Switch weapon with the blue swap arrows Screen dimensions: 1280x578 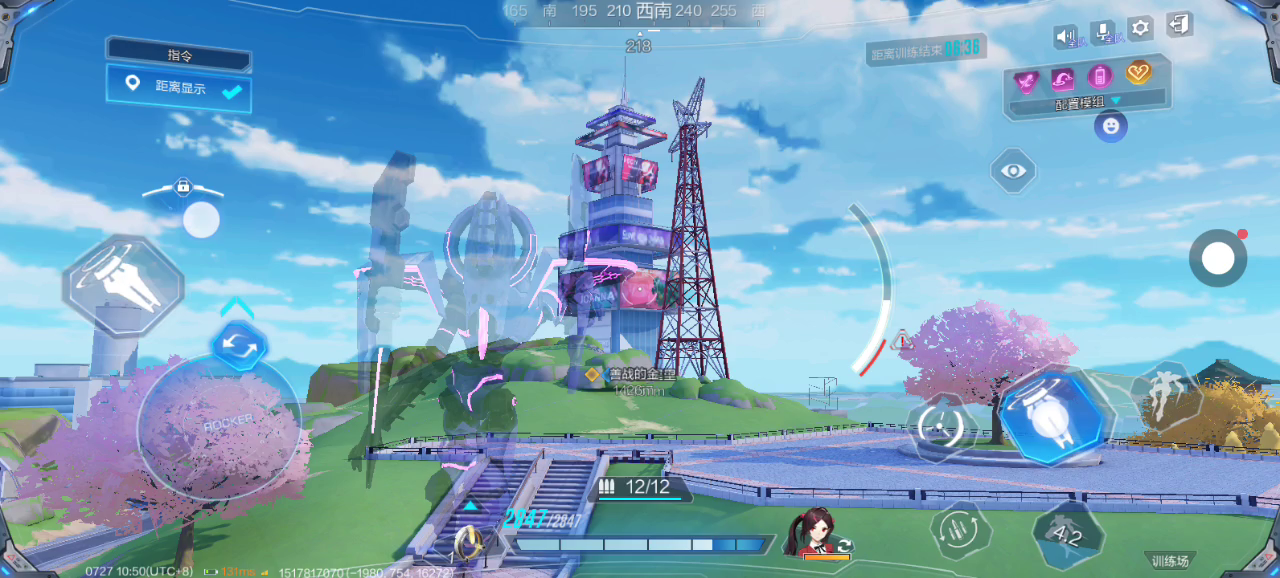coord(240,346)
